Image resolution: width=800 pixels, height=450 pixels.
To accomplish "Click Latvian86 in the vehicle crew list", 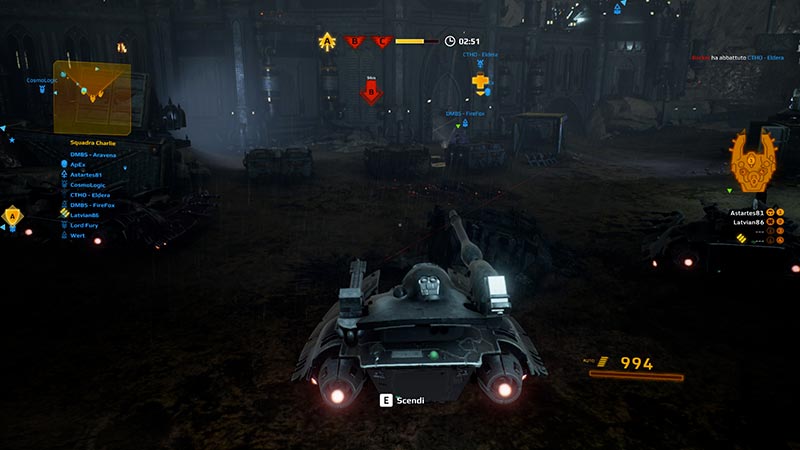I will tap(748, 222).
